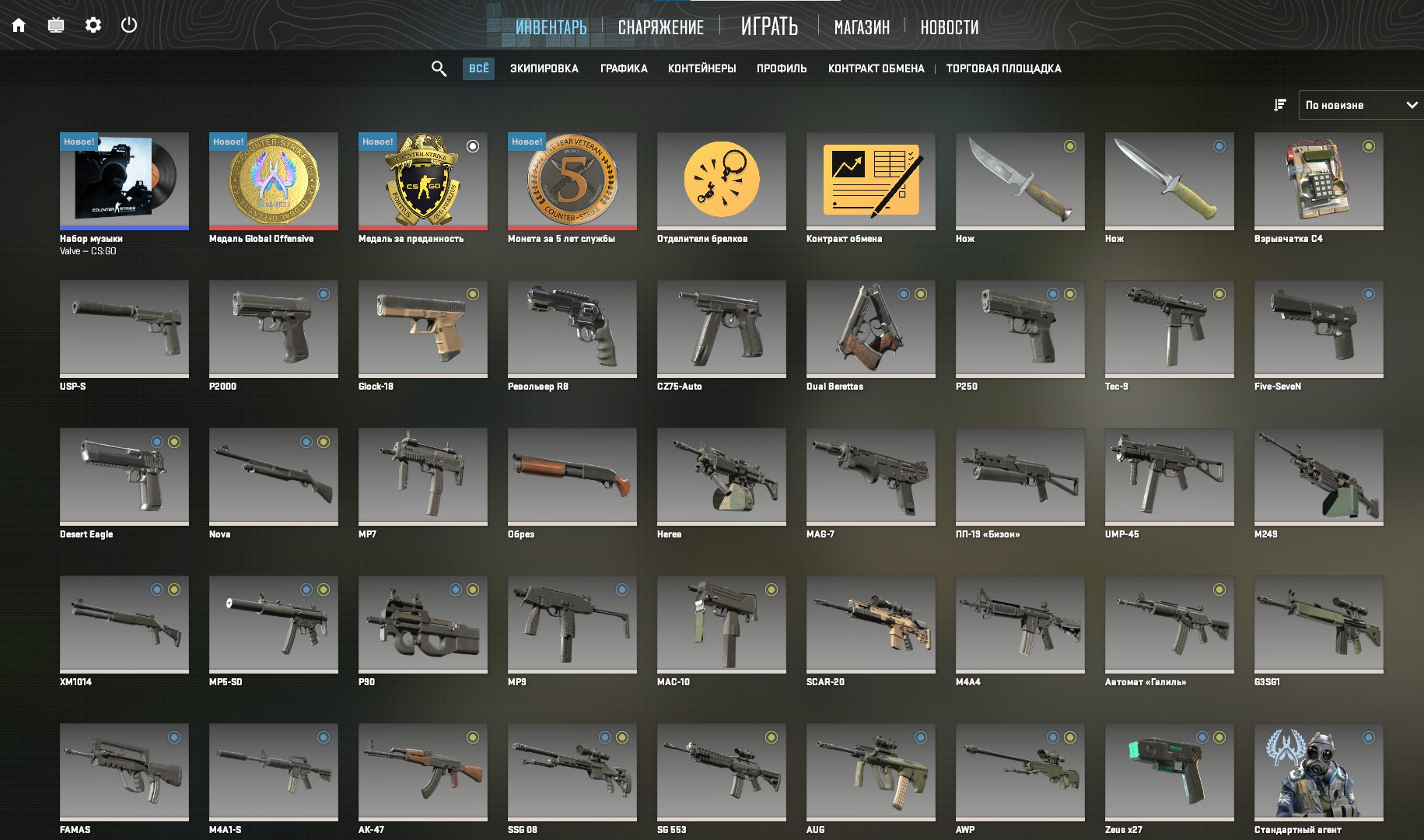1424x840 pixels.
Task: Select the ЭКИПИРОВКА filter tab
Action: pos(544,68)
